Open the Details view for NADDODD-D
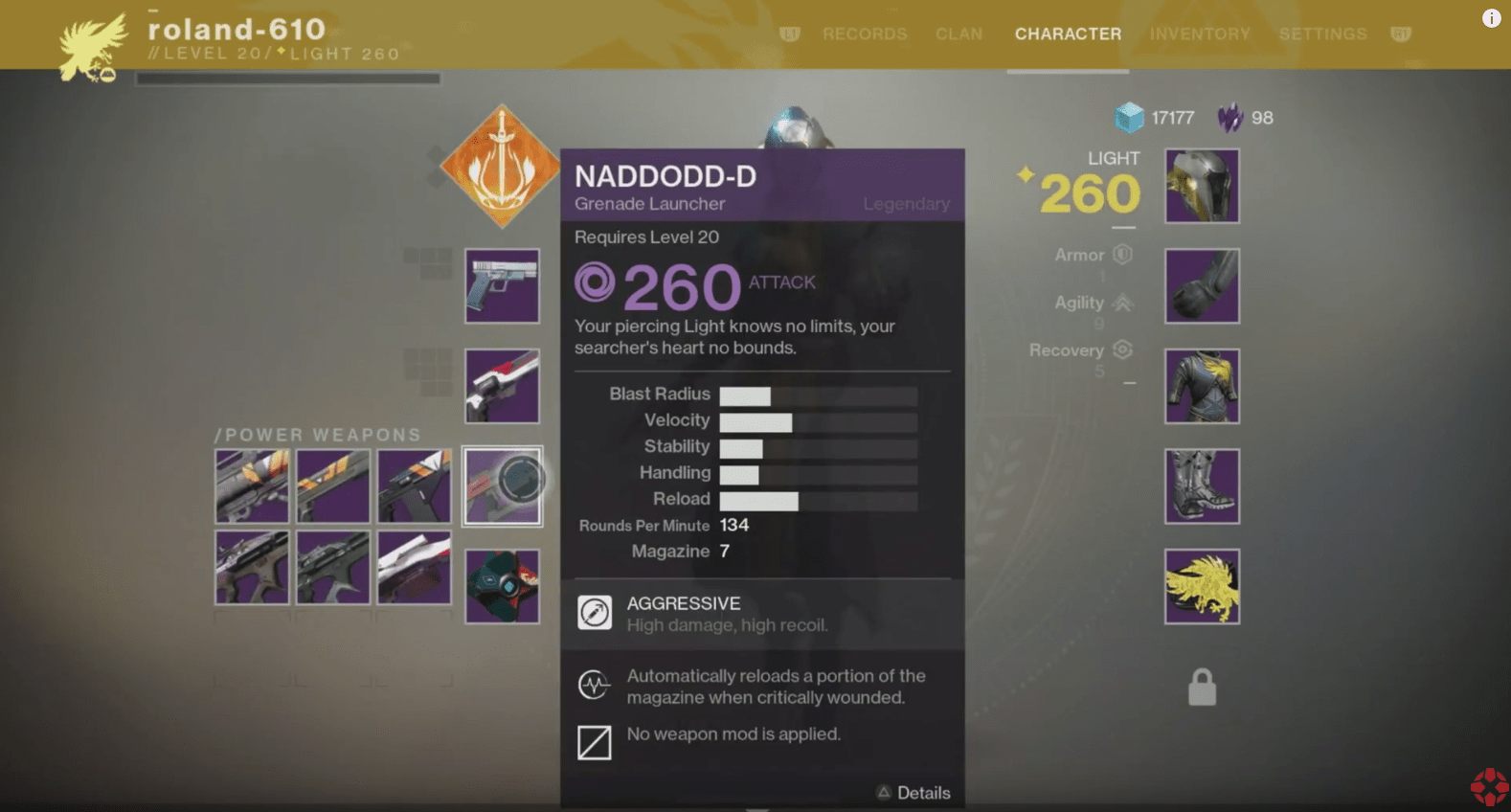Viewport: 1511px width, 812px height. (x=913, y=793)
